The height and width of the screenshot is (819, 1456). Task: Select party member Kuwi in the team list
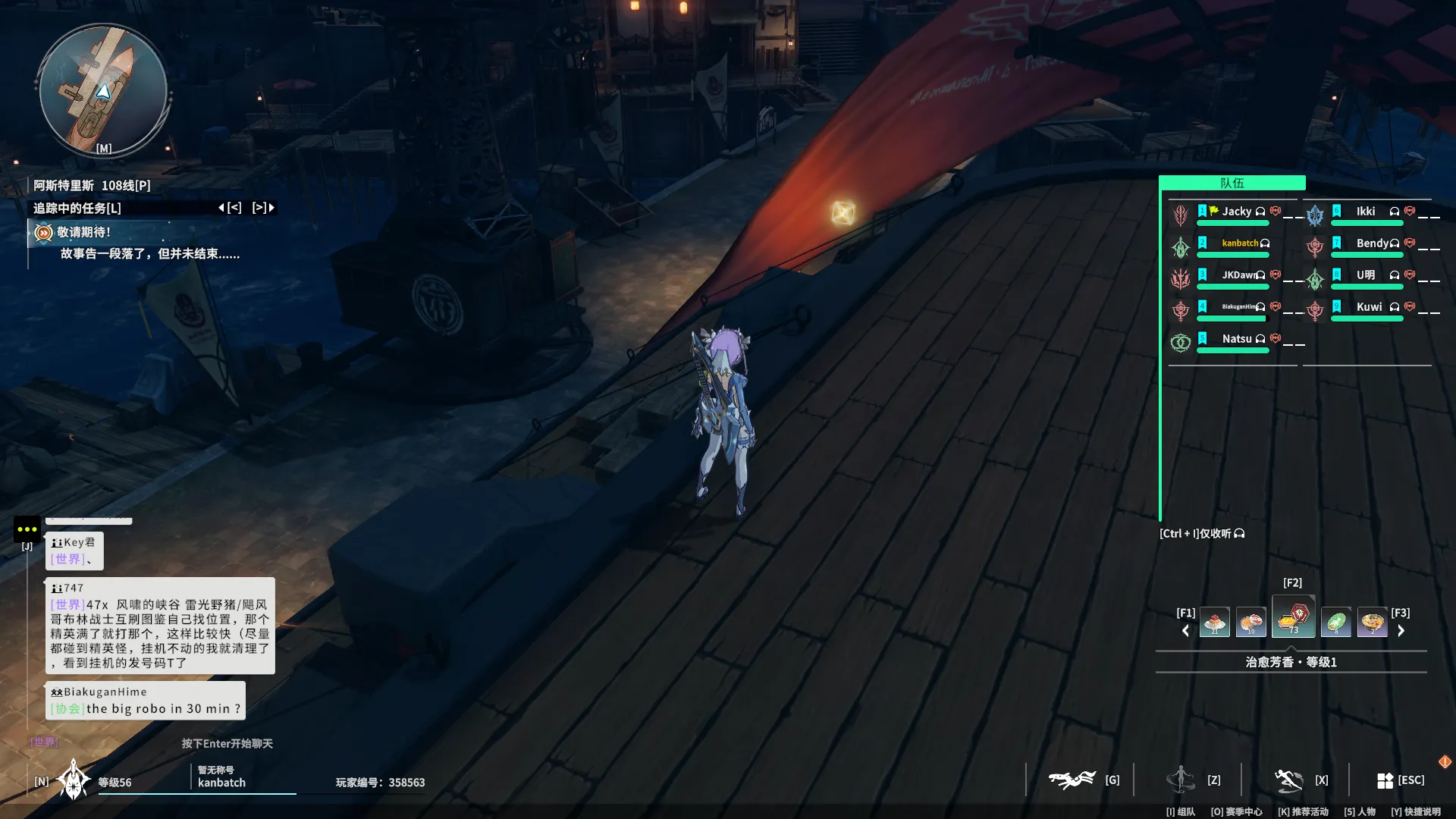tap(1369, 307)
